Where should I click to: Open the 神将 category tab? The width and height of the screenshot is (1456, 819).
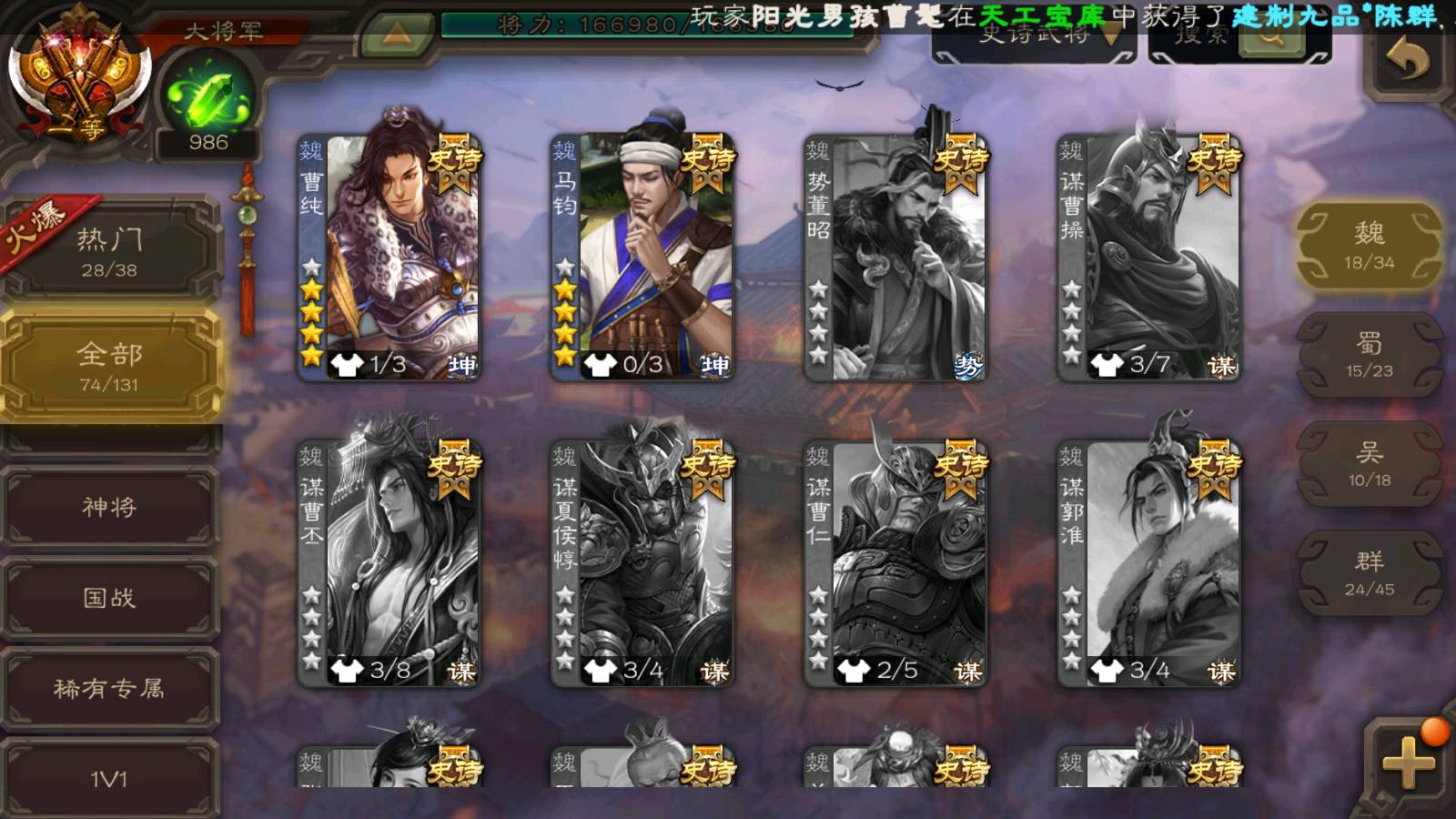coord(109,507)
